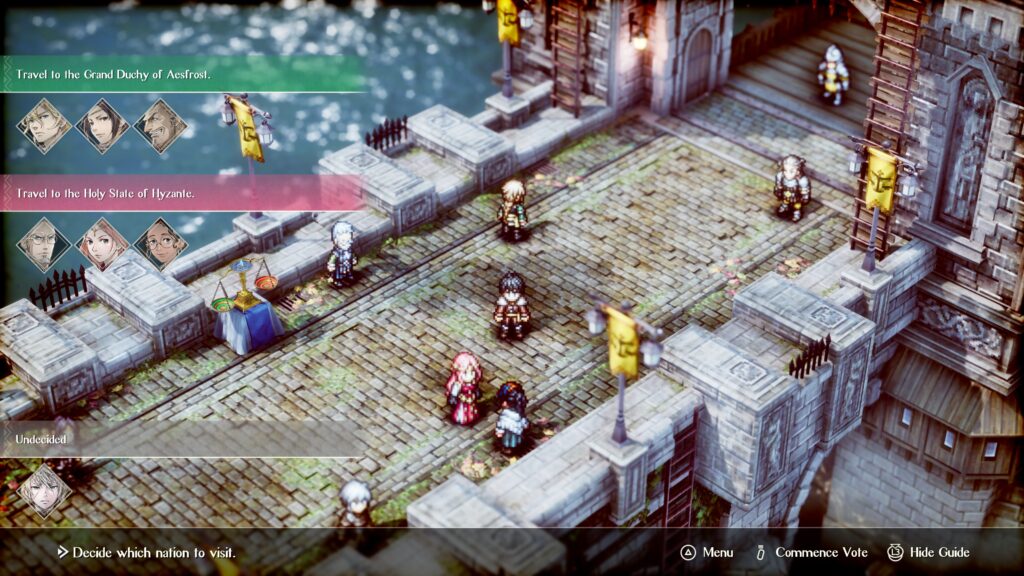Select the grey-haired man with glasses portrait
This screenshot has width=1024, height=576.
pos(44,245)
